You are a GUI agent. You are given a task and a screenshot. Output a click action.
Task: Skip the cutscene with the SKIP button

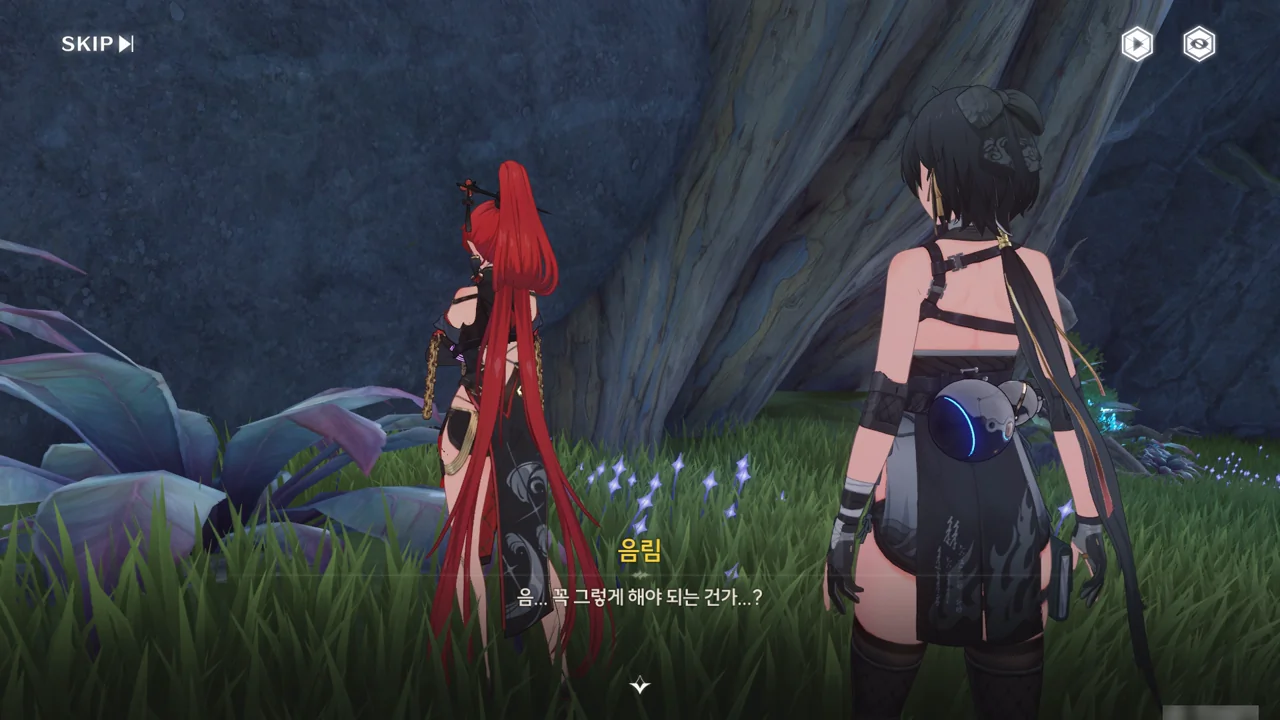pos(97,44)
